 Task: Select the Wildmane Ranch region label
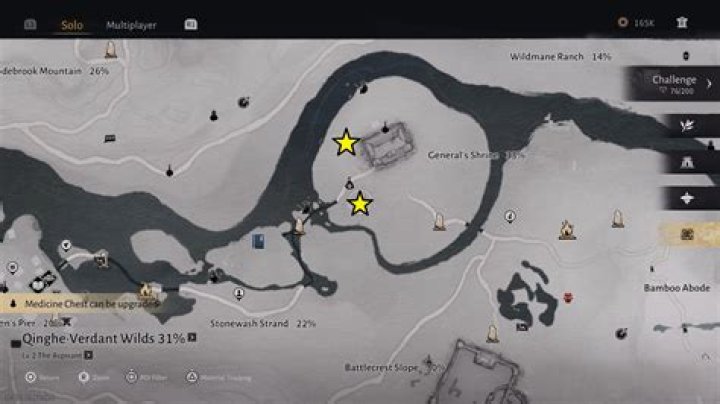(x=560, y=57)
